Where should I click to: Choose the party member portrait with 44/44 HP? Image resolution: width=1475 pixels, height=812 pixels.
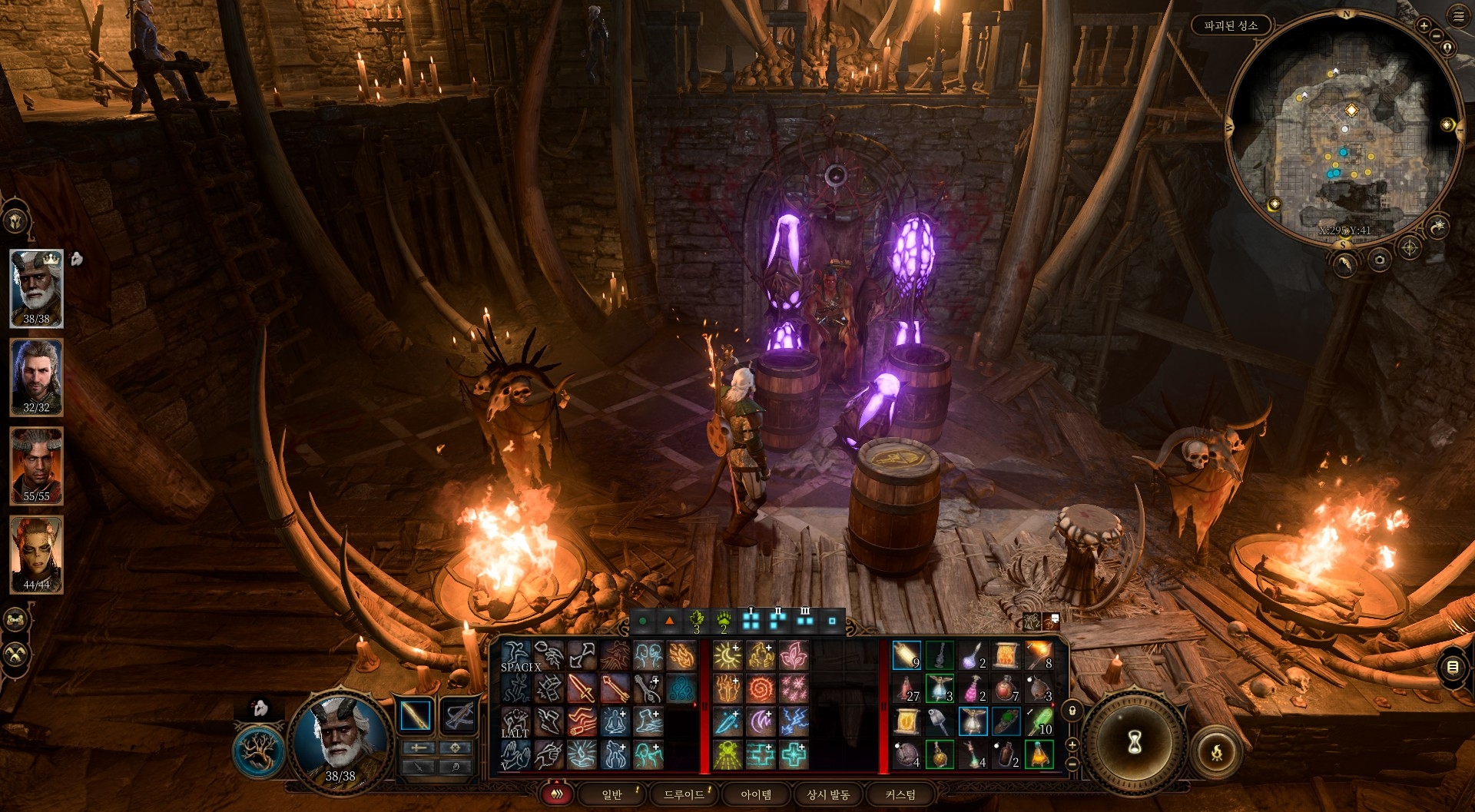click(36, 554)
